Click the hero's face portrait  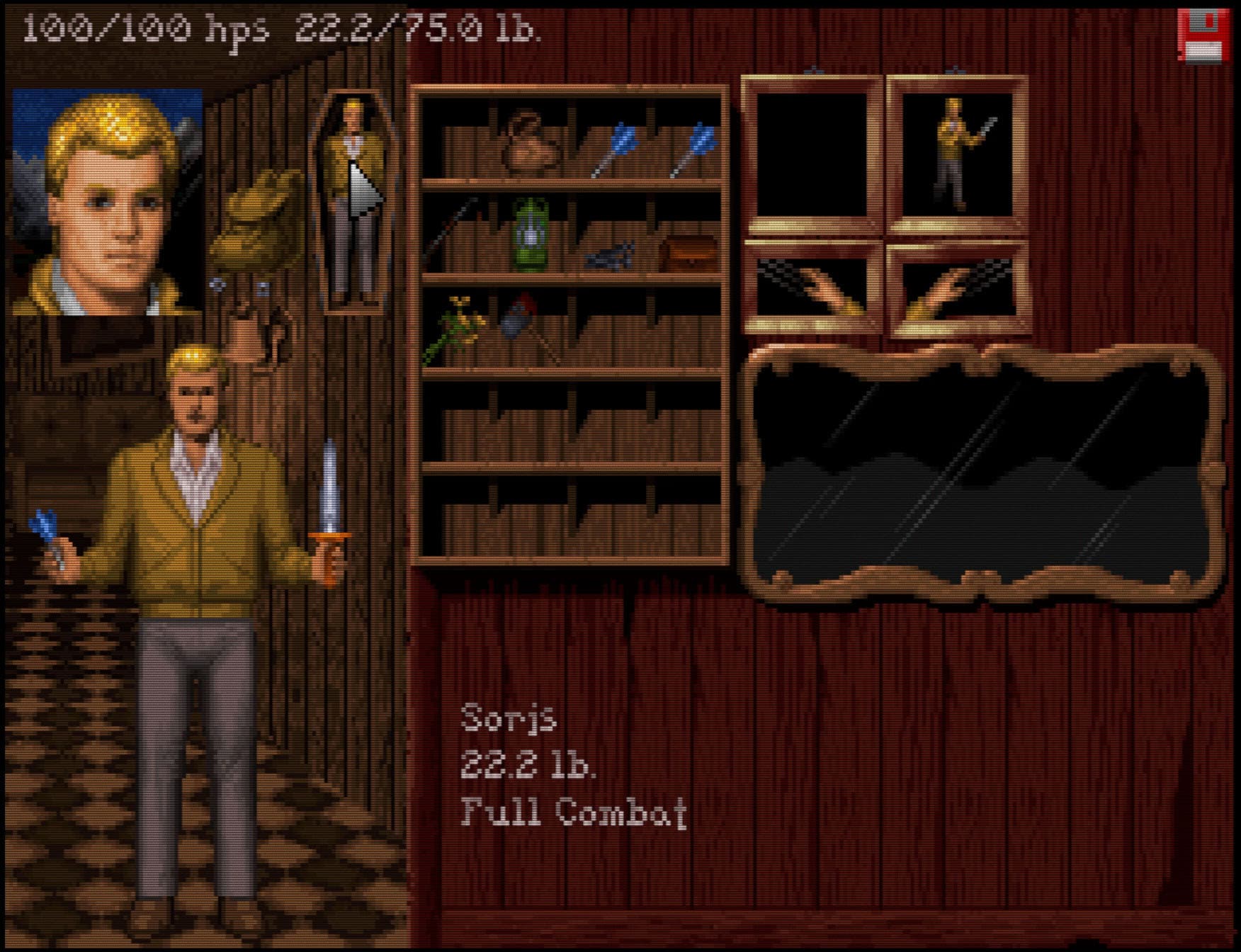[108, 202]
